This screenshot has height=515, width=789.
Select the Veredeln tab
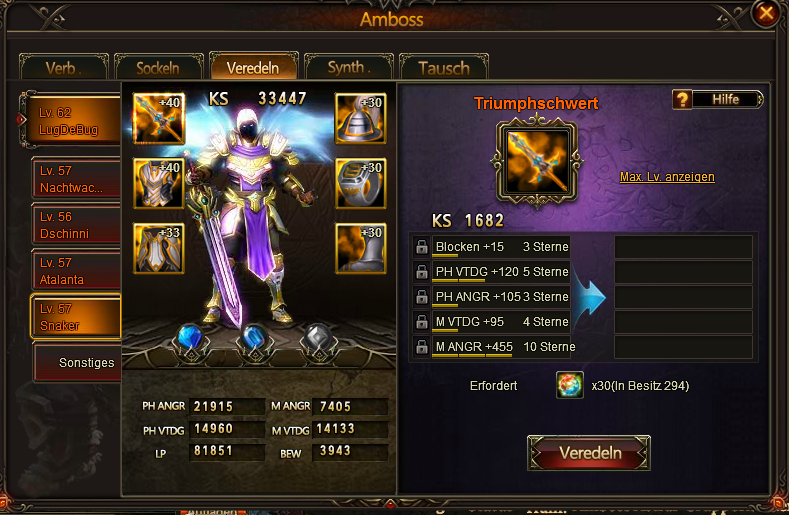tap(253, 67)
